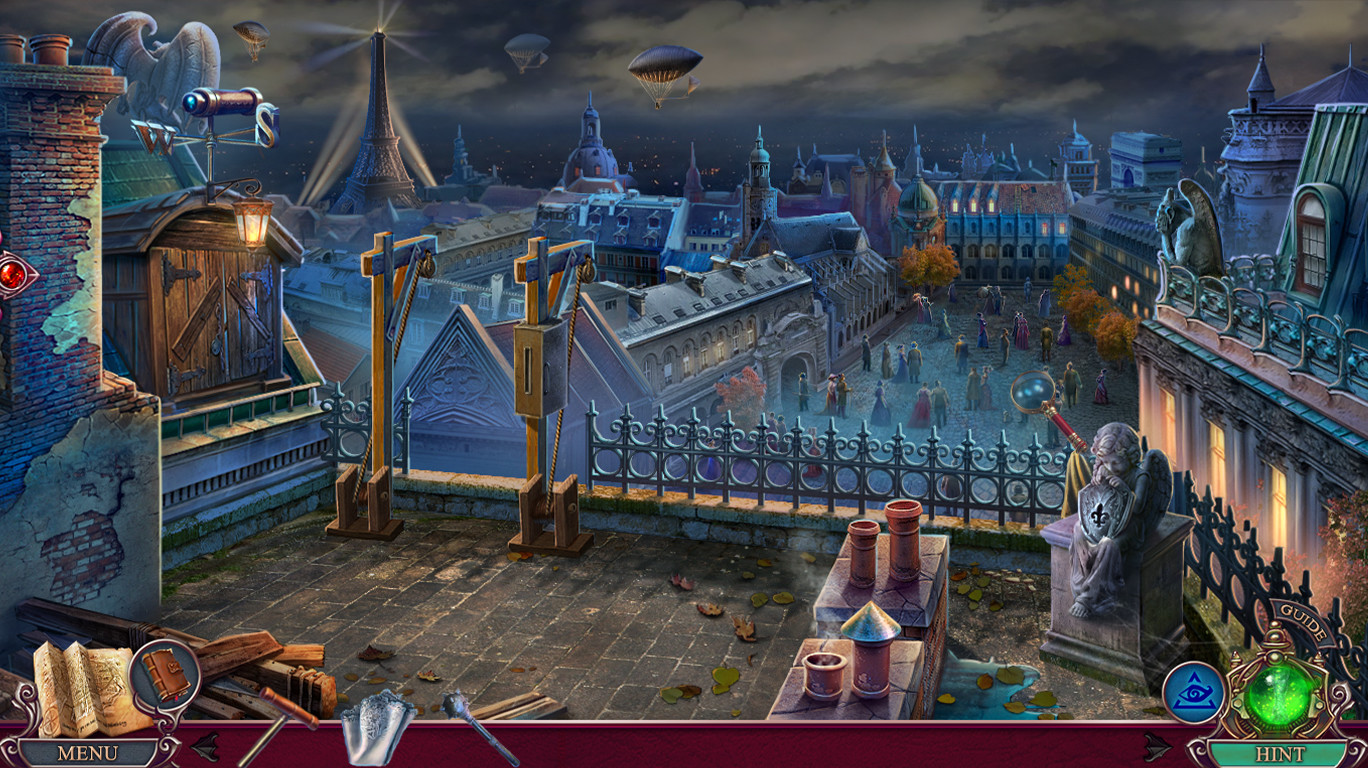Click the lit lantern on the wooden shed
This screenshot has width=1368, height=768.
(x=253, y=222)
